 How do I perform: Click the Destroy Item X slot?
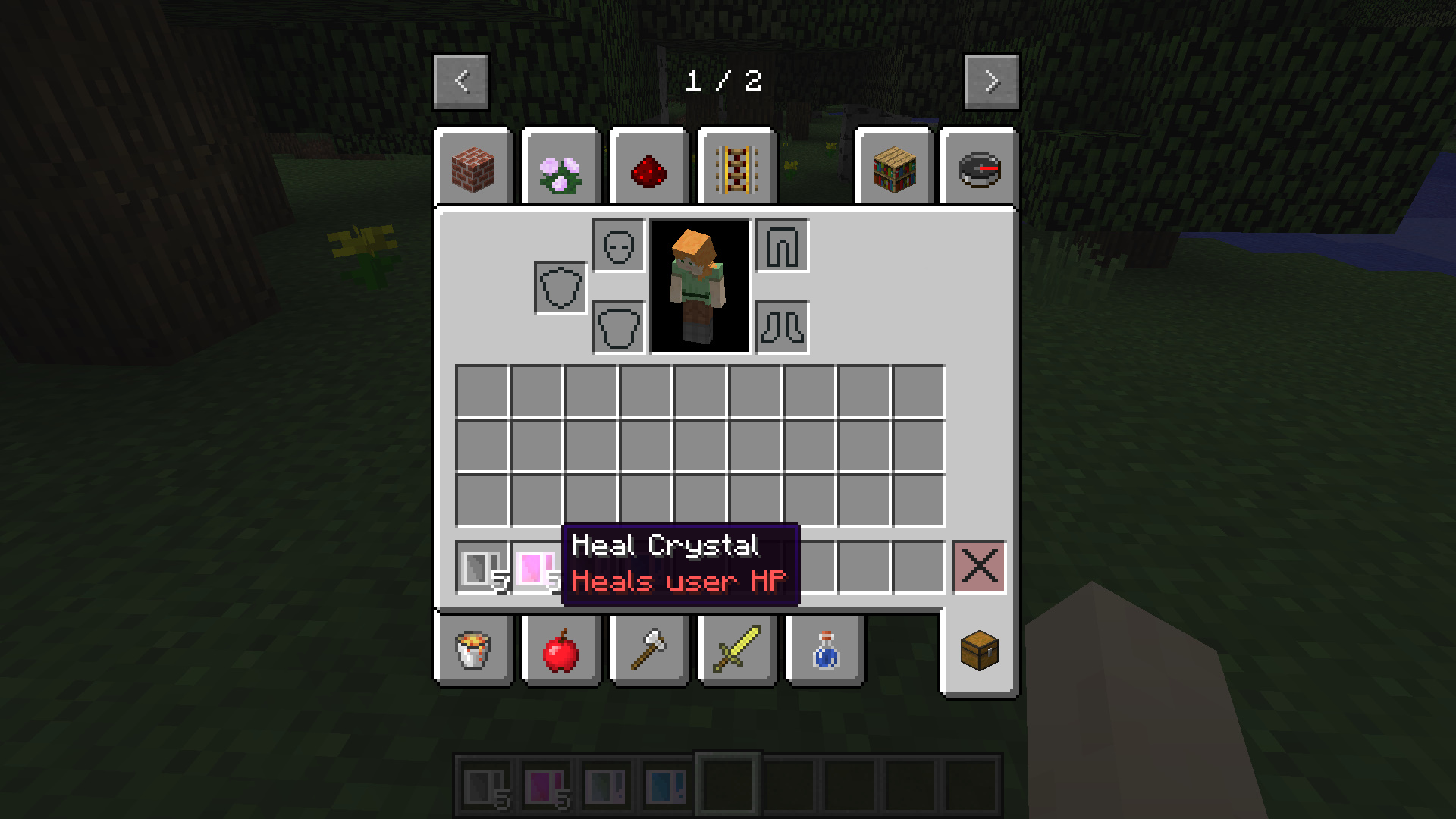(979, 566)
